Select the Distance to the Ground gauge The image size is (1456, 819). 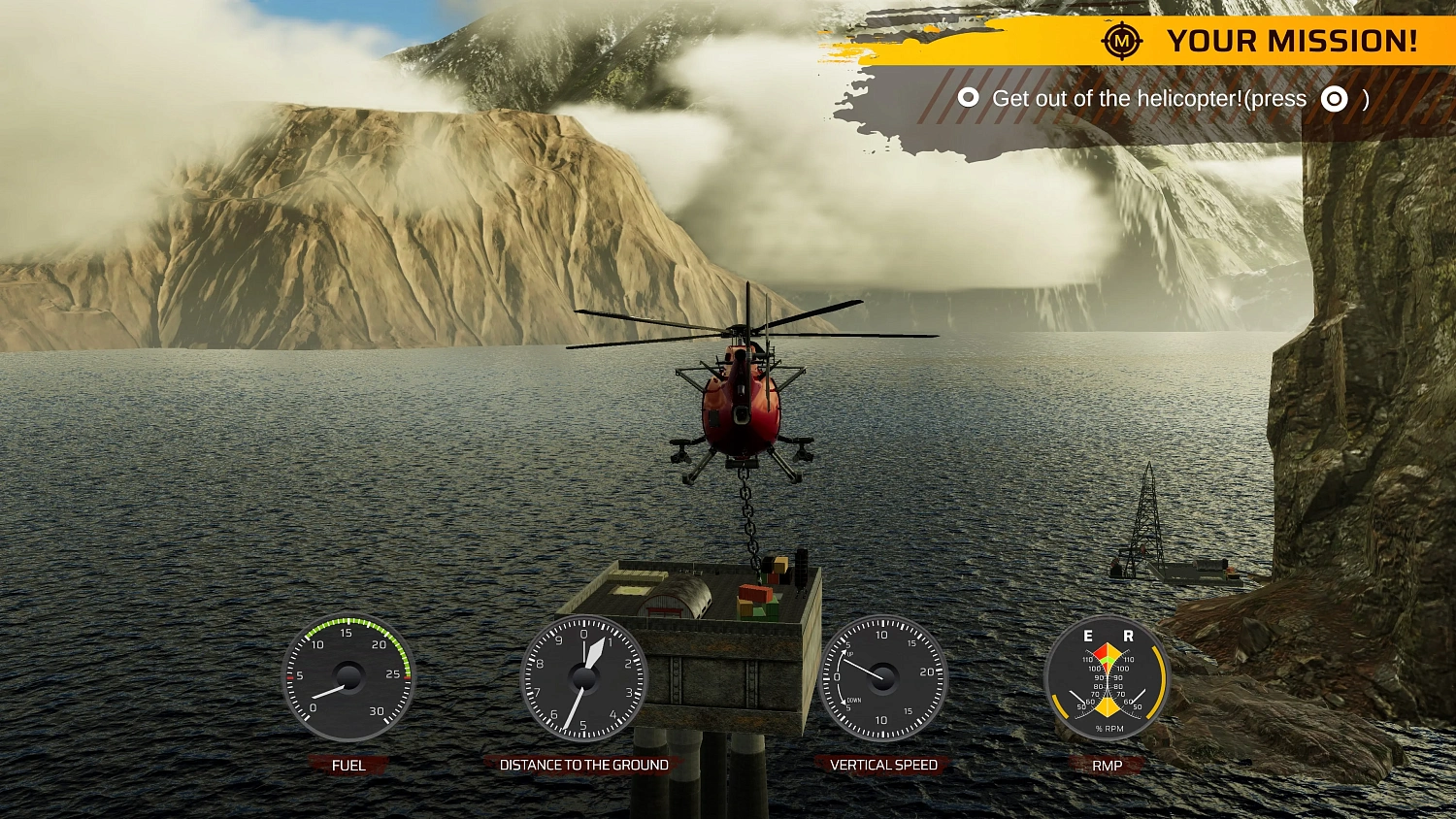[x=585, y=676]
